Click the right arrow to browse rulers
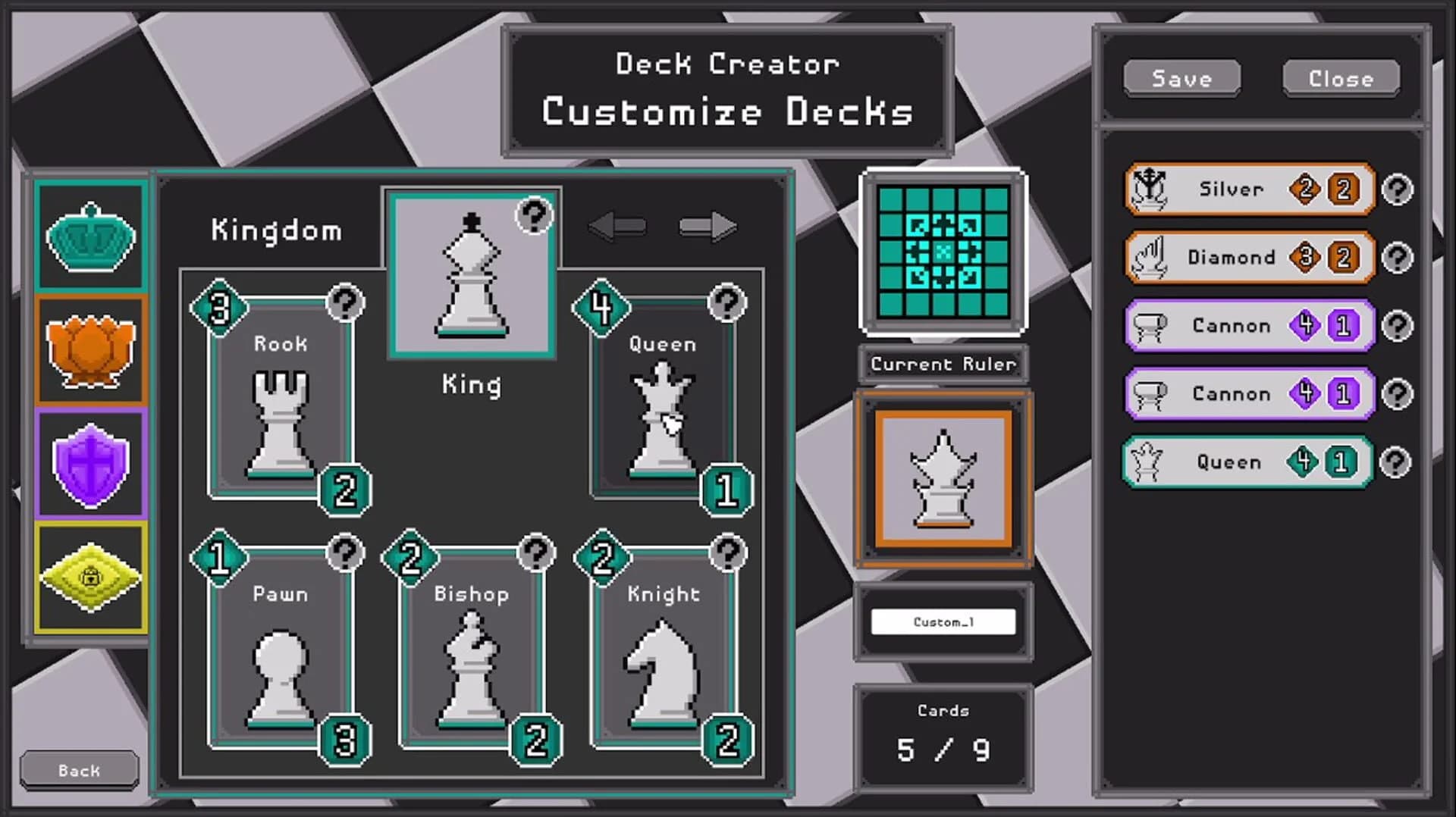The height and width of the screenshot is (817, 1456). click(709, 225)
